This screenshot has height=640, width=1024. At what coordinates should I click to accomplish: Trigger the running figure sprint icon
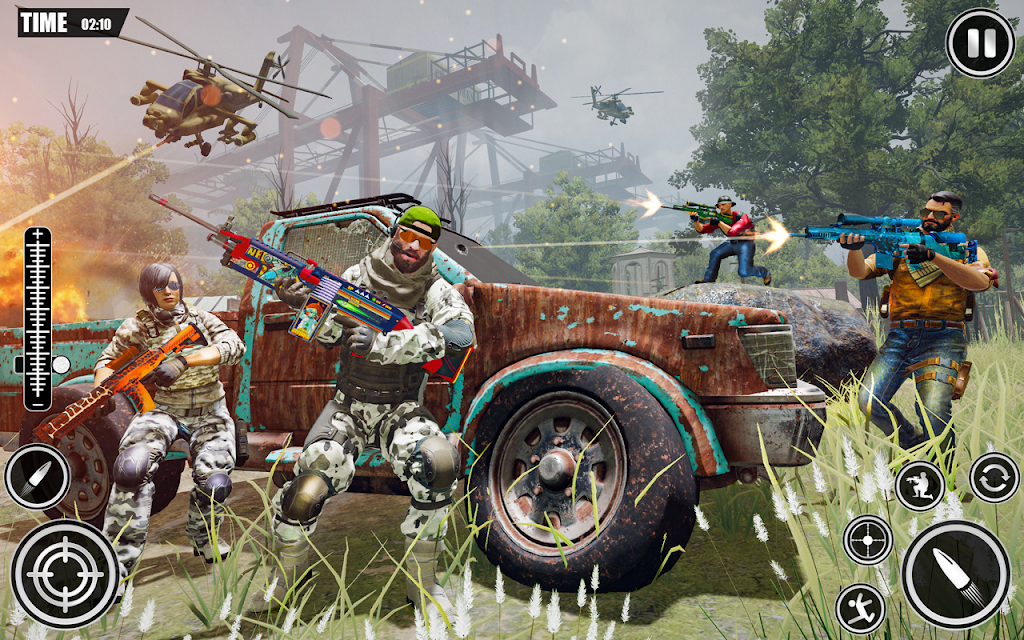[860, 608]
